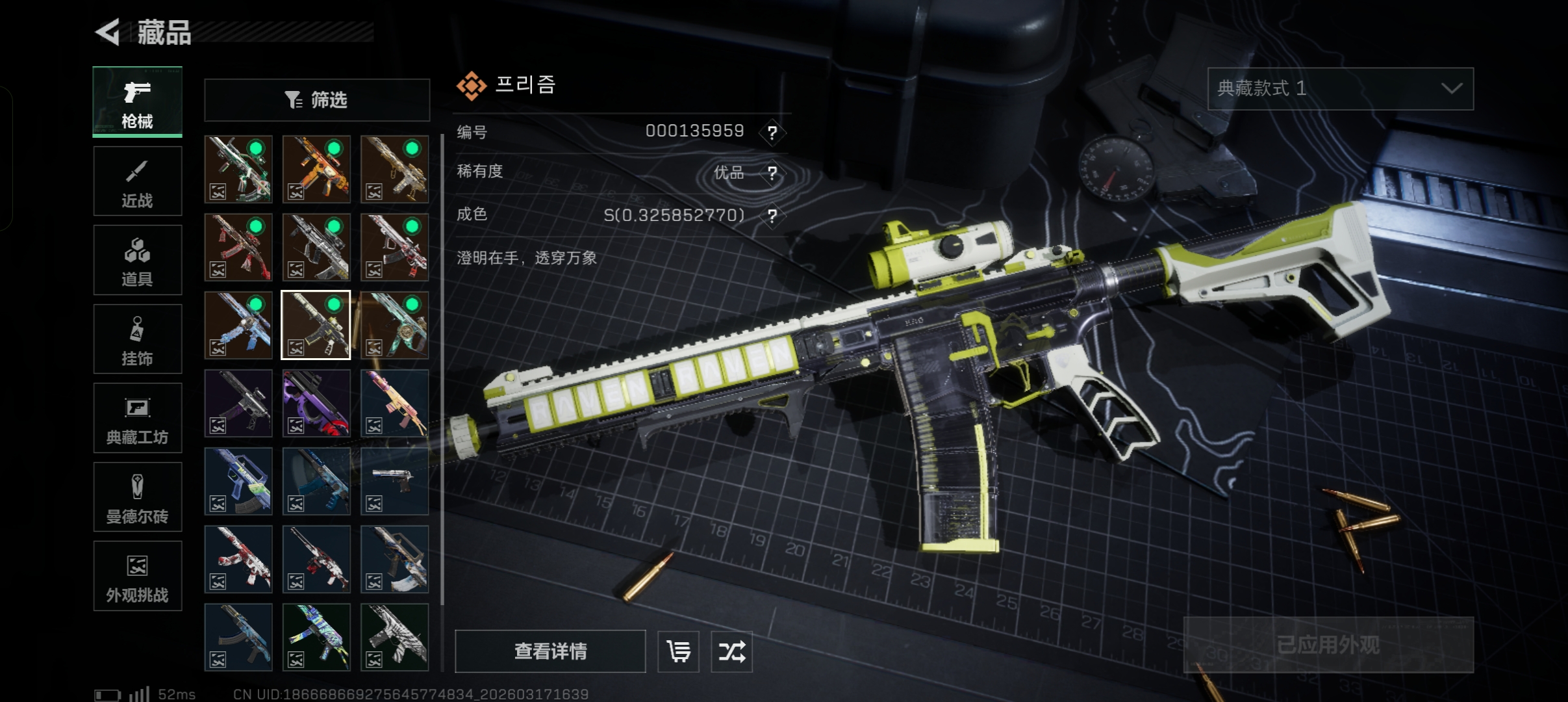Open the 筛选 filter button
Viewport: 1568px width, 702px height.
(317, 100)
